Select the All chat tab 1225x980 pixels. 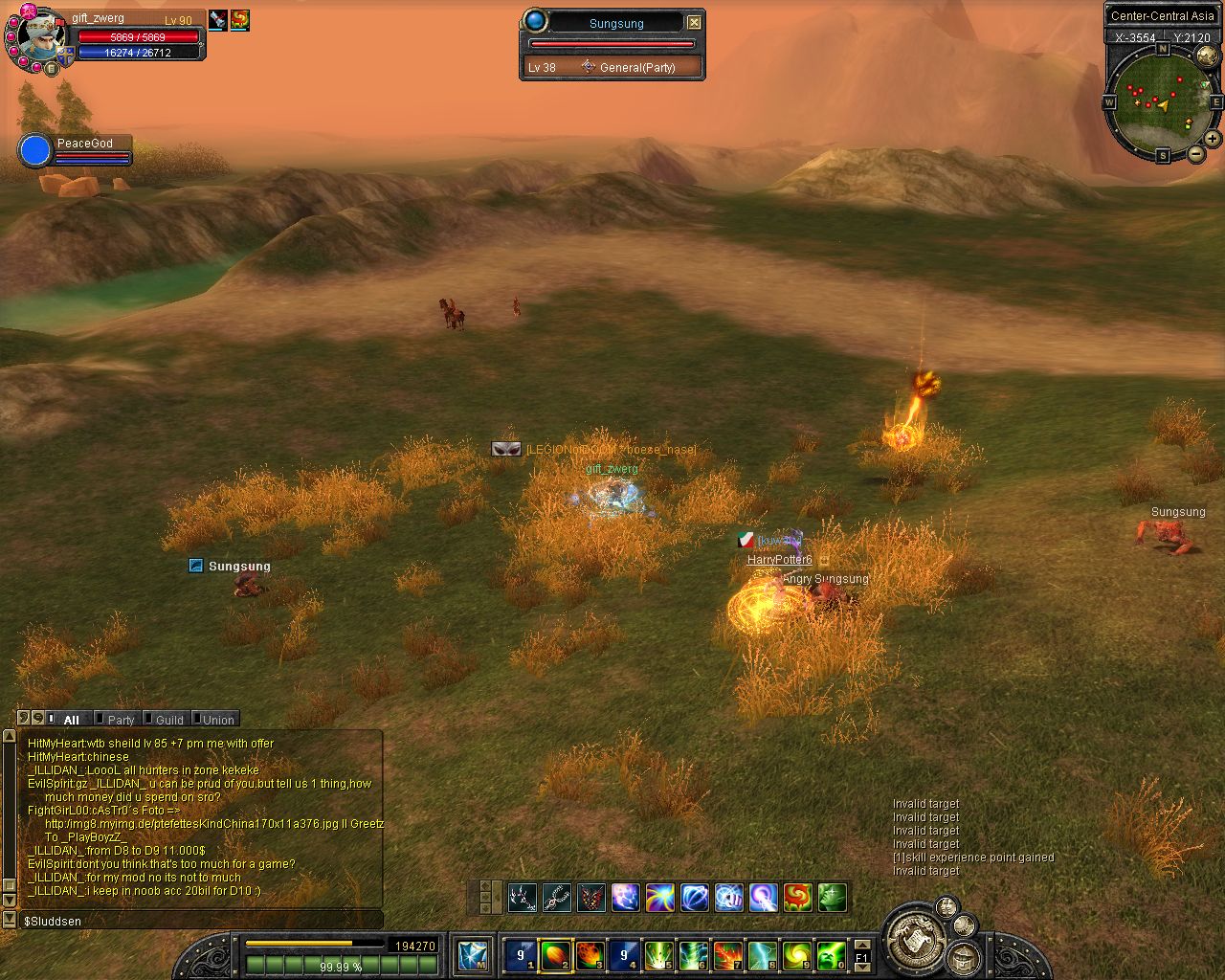[71, 720]
